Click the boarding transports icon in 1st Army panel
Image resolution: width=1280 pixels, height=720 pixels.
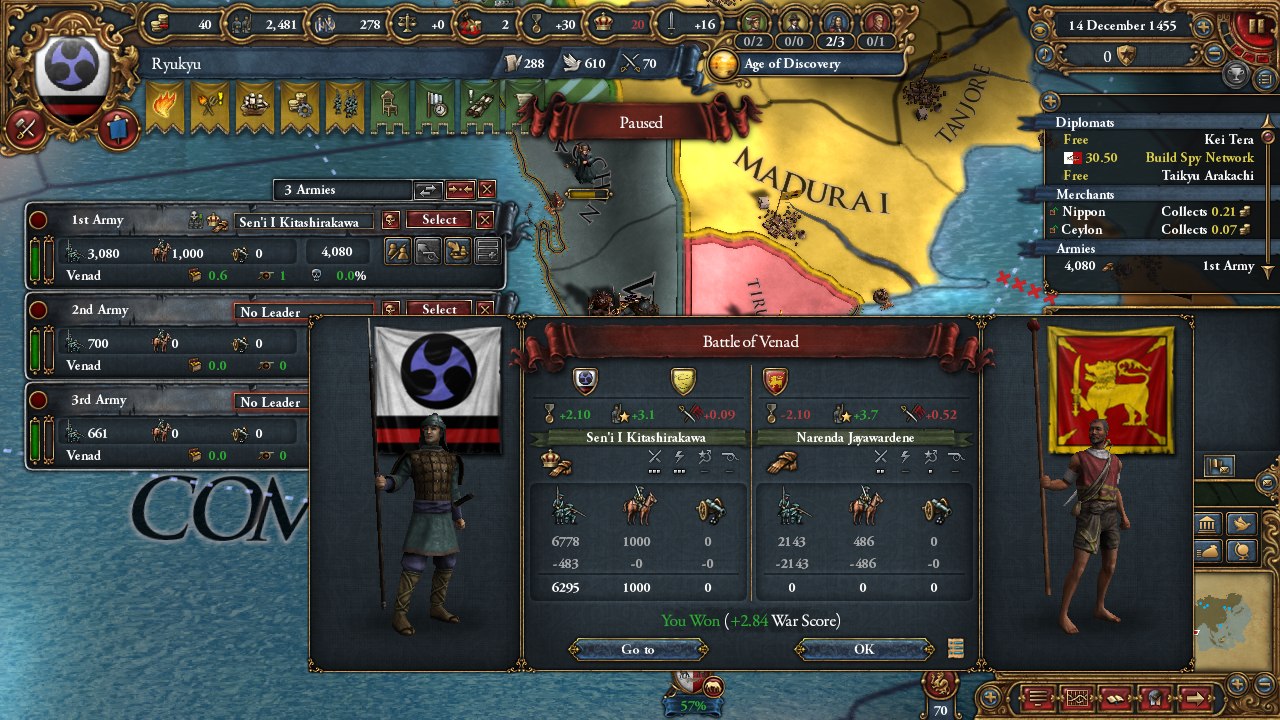coord(457,251)
